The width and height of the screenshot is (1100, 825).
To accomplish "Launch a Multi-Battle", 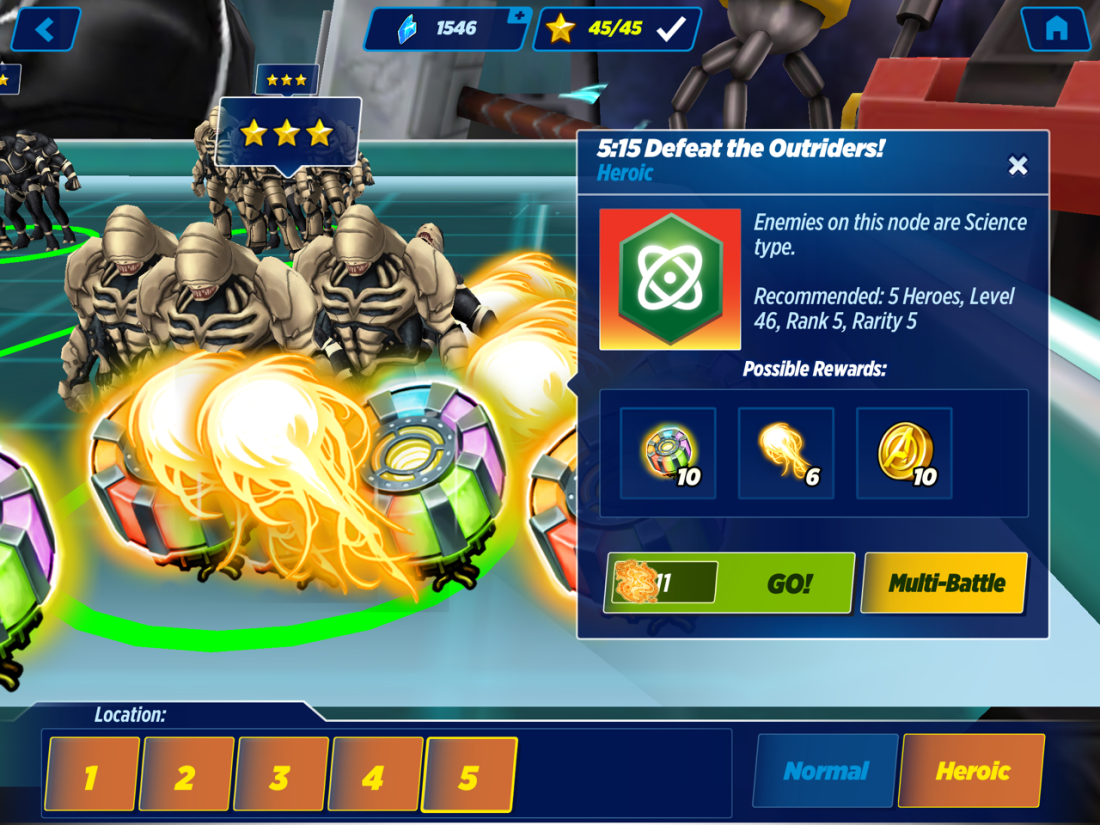I will click(x=945, y=583).
